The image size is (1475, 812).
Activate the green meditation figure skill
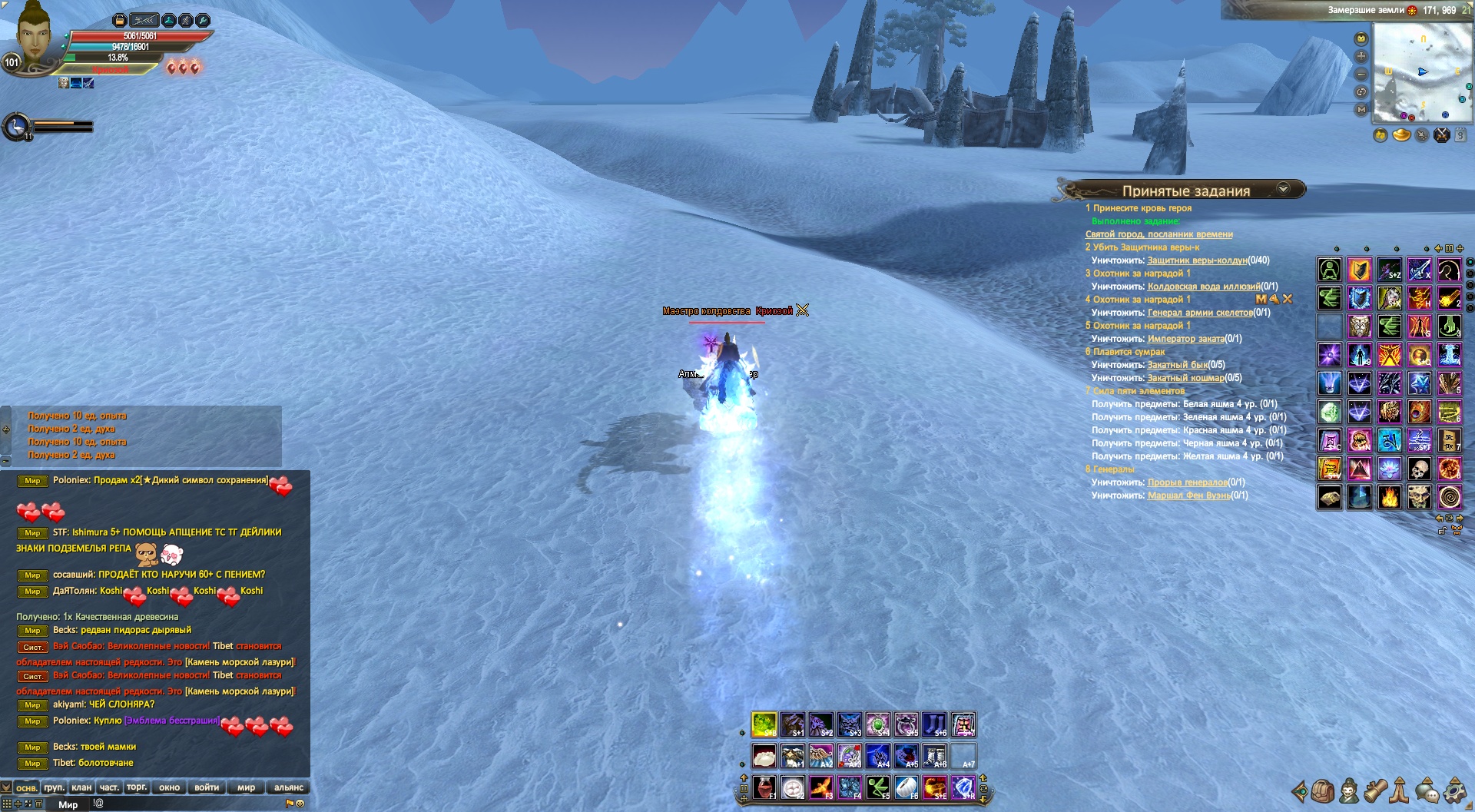(x=1330, y=270)
